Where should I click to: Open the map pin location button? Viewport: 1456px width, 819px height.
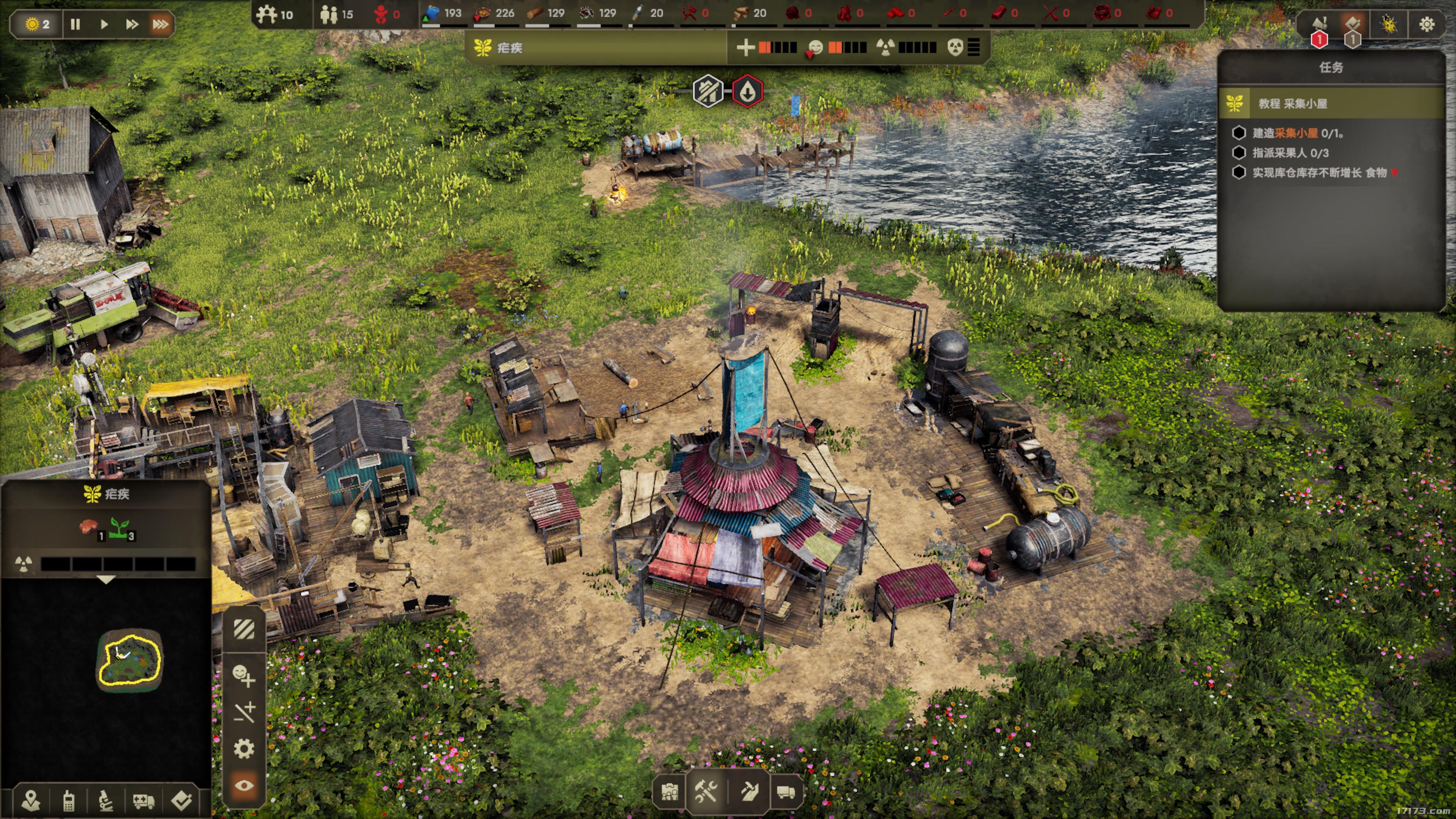coord(31,800)
